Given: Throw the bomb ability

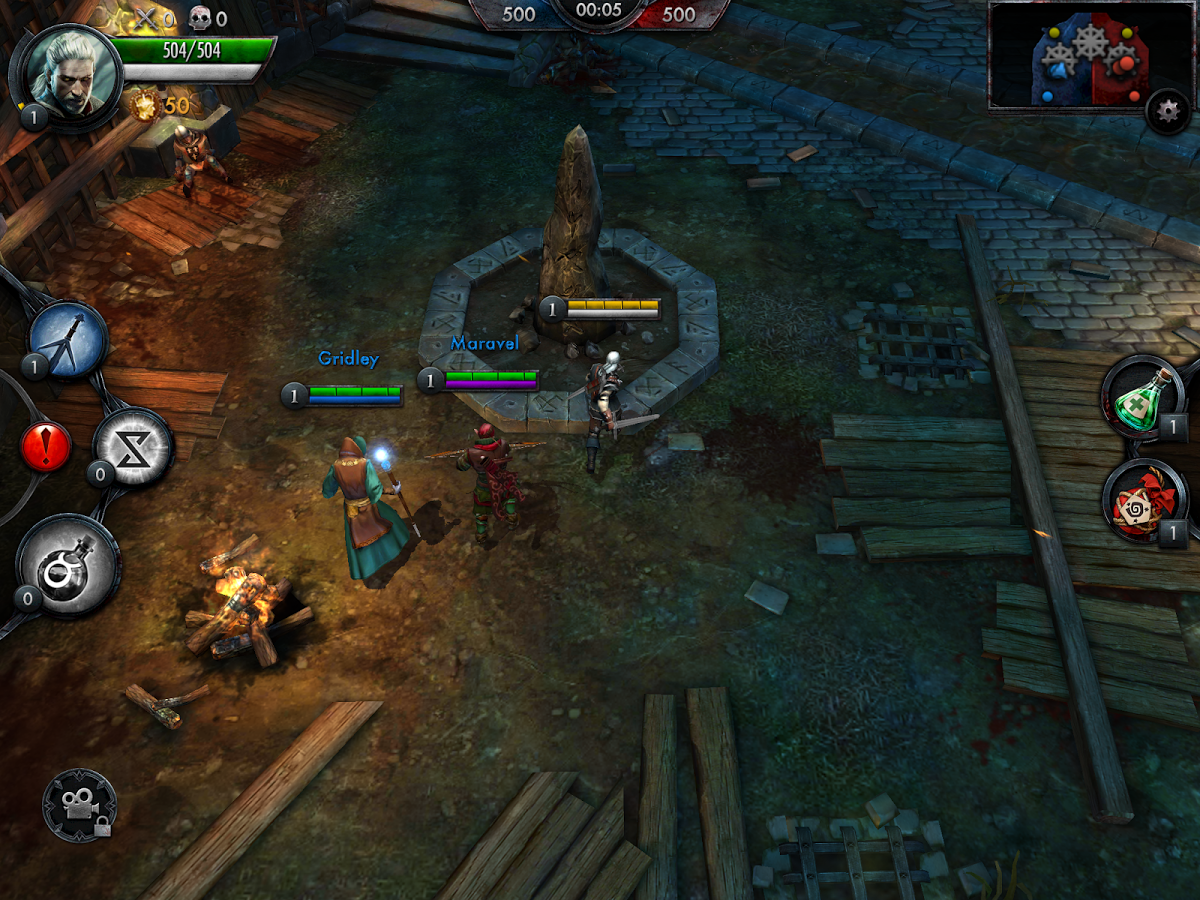Looking at the screenshot, I should click(69, 566).
